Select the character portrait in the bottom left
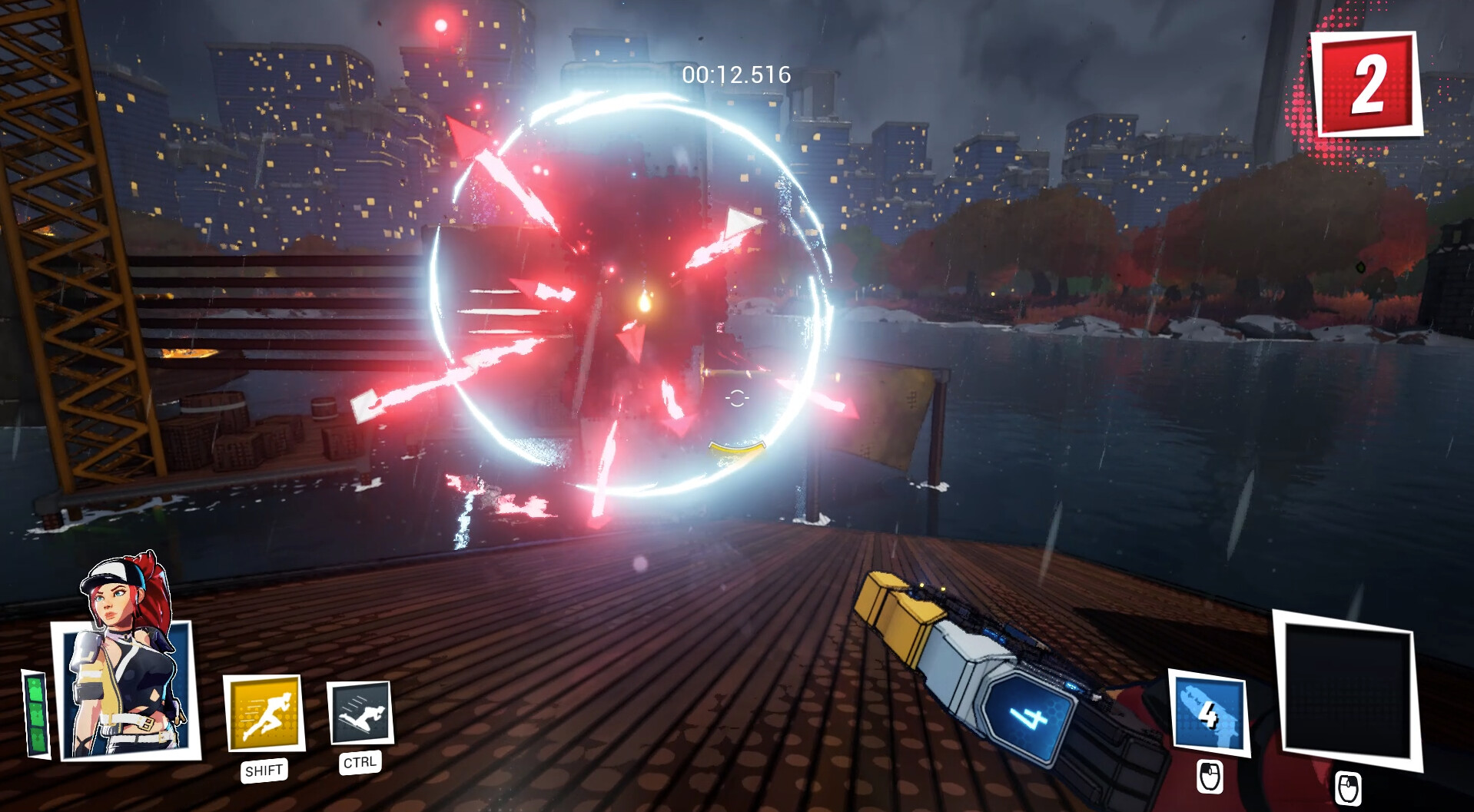This screenshot has width=1474, height=812. 123,688
